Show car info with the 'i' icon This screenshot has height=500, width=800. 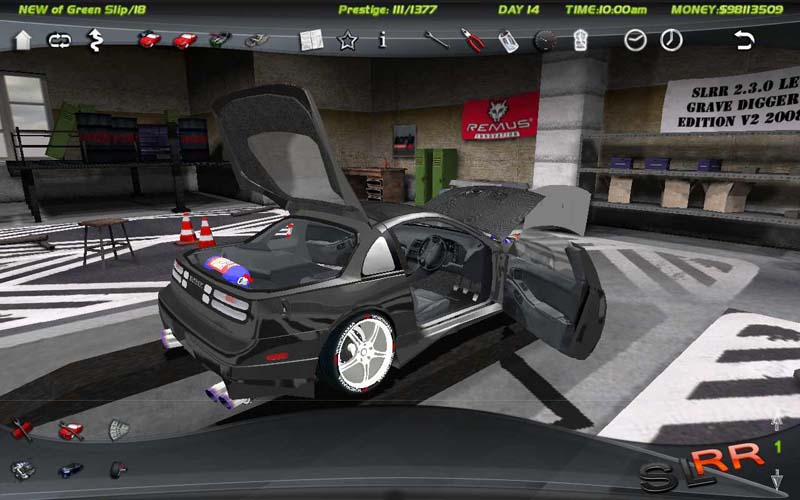point(382,40)
